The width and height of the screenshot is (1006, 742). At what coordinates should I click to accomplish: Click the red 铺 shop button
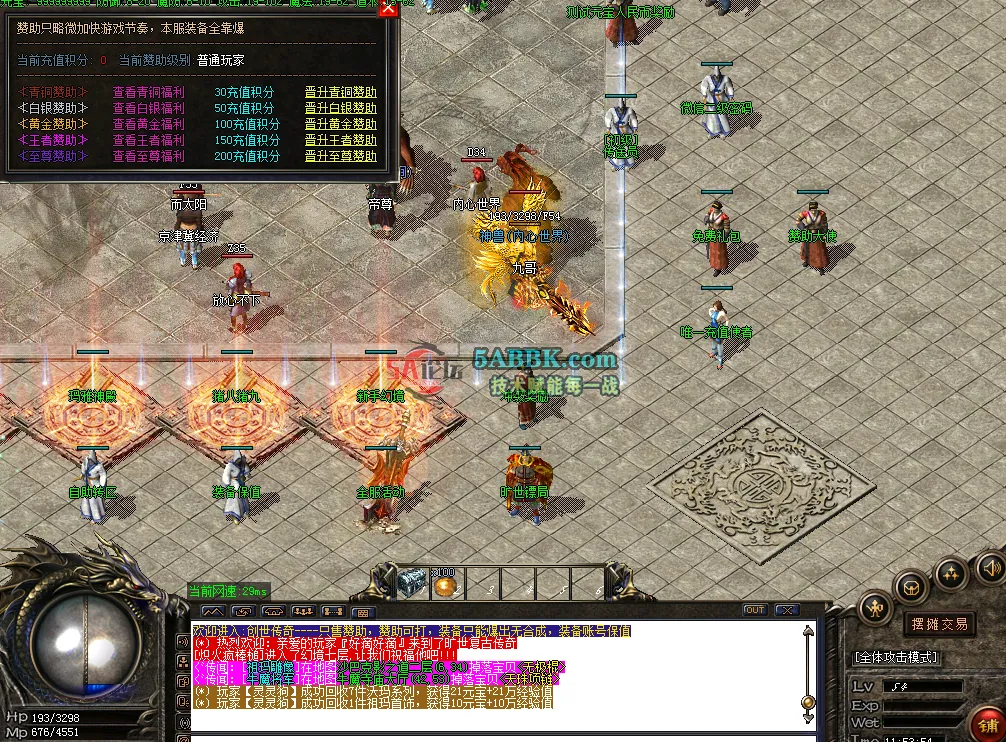point(990,723)
